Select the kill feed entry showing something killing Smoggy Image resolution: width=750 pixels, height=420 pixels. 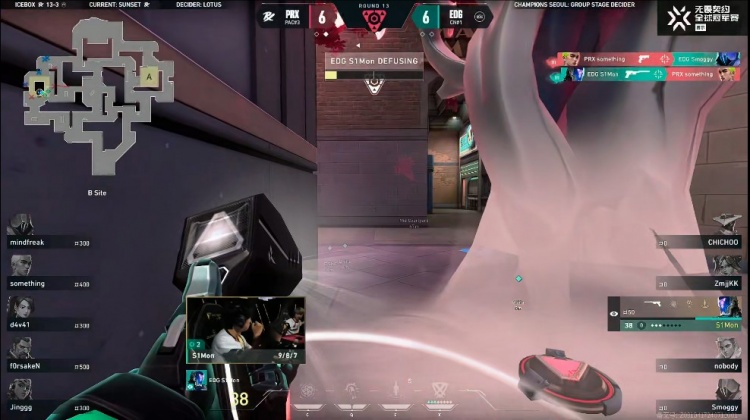[x=642, y=59]
